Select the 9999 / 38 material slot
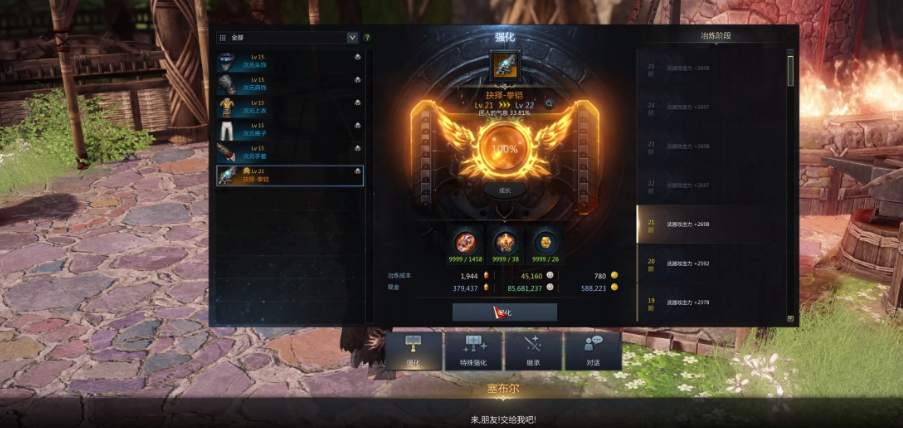The height and width of the screenshot is (428, 903). 504,243
